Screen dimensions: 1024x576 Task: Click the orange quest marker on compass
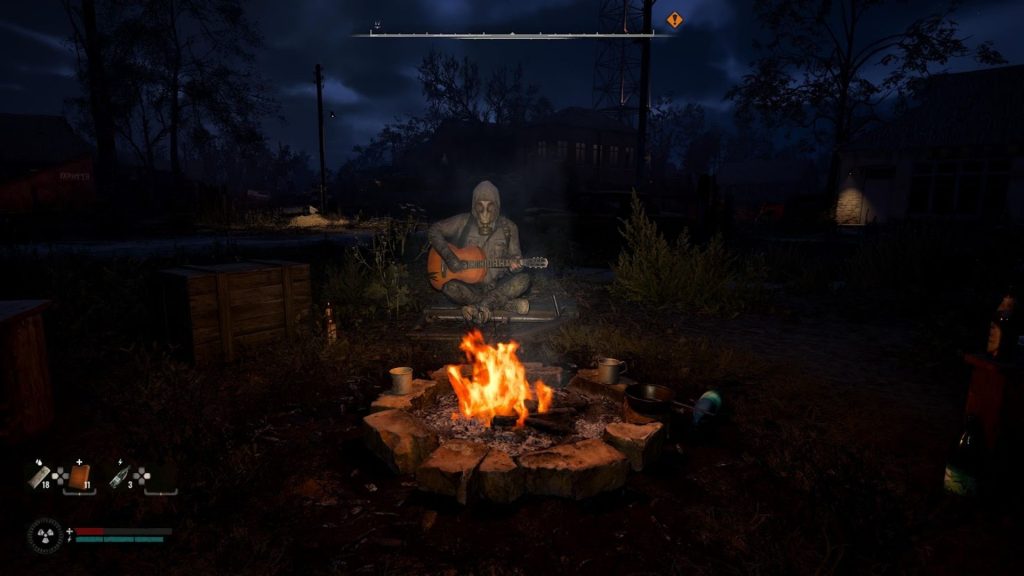coord(675,20)
